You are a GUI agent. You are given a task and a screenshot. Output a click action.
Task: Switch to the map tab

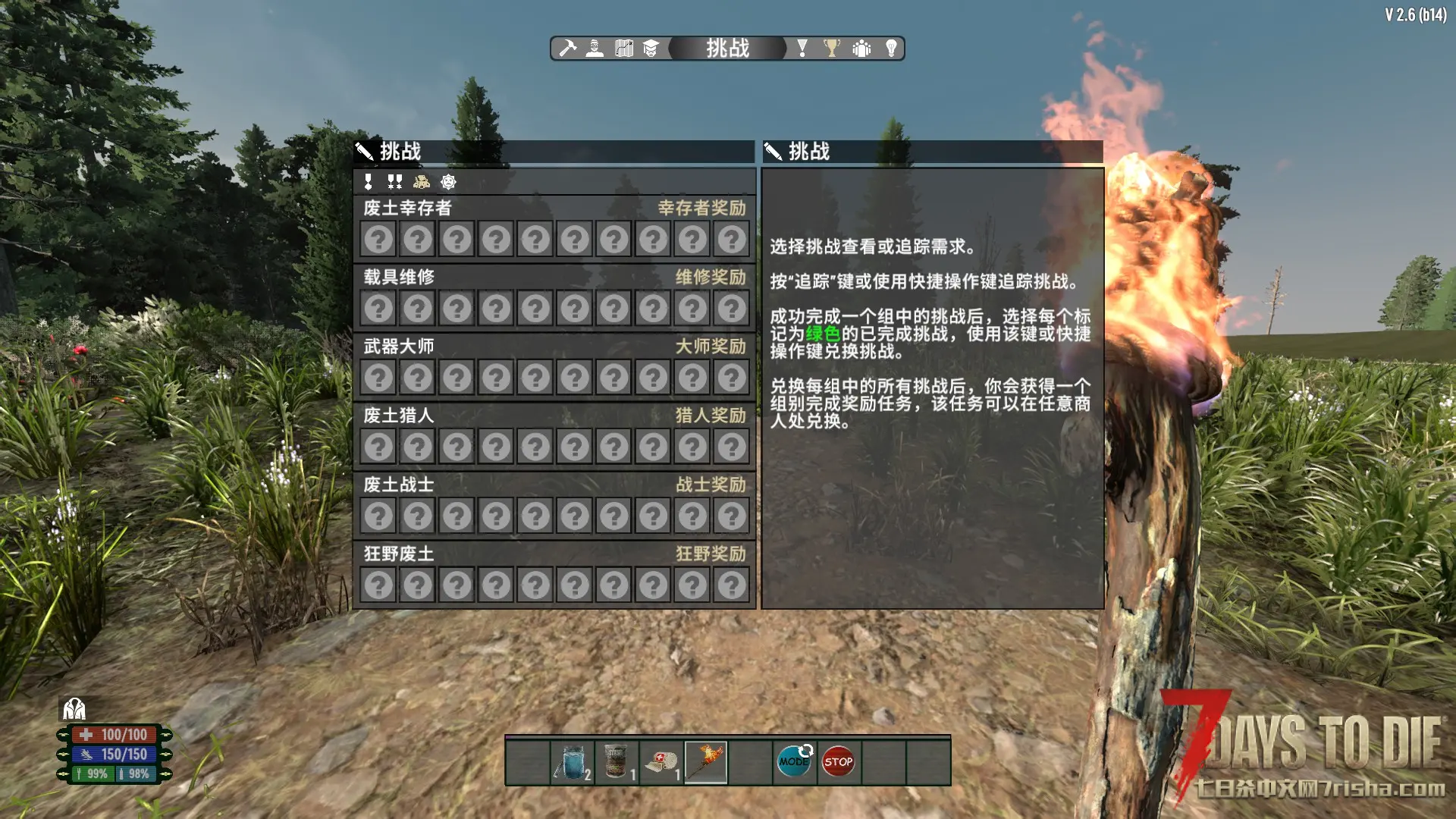pyautogui.click(x=623, y=49)
